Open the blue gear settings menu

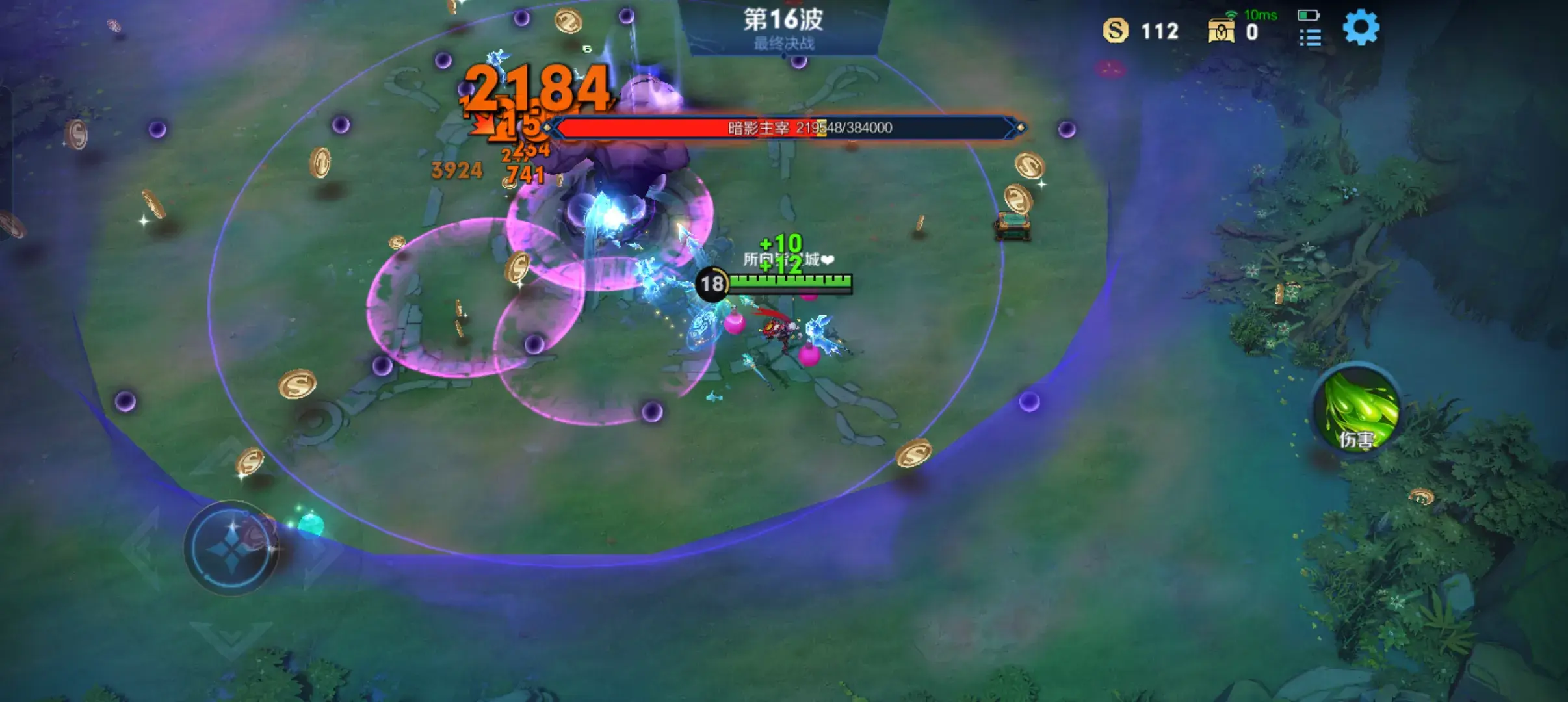tap(1361, 29)
